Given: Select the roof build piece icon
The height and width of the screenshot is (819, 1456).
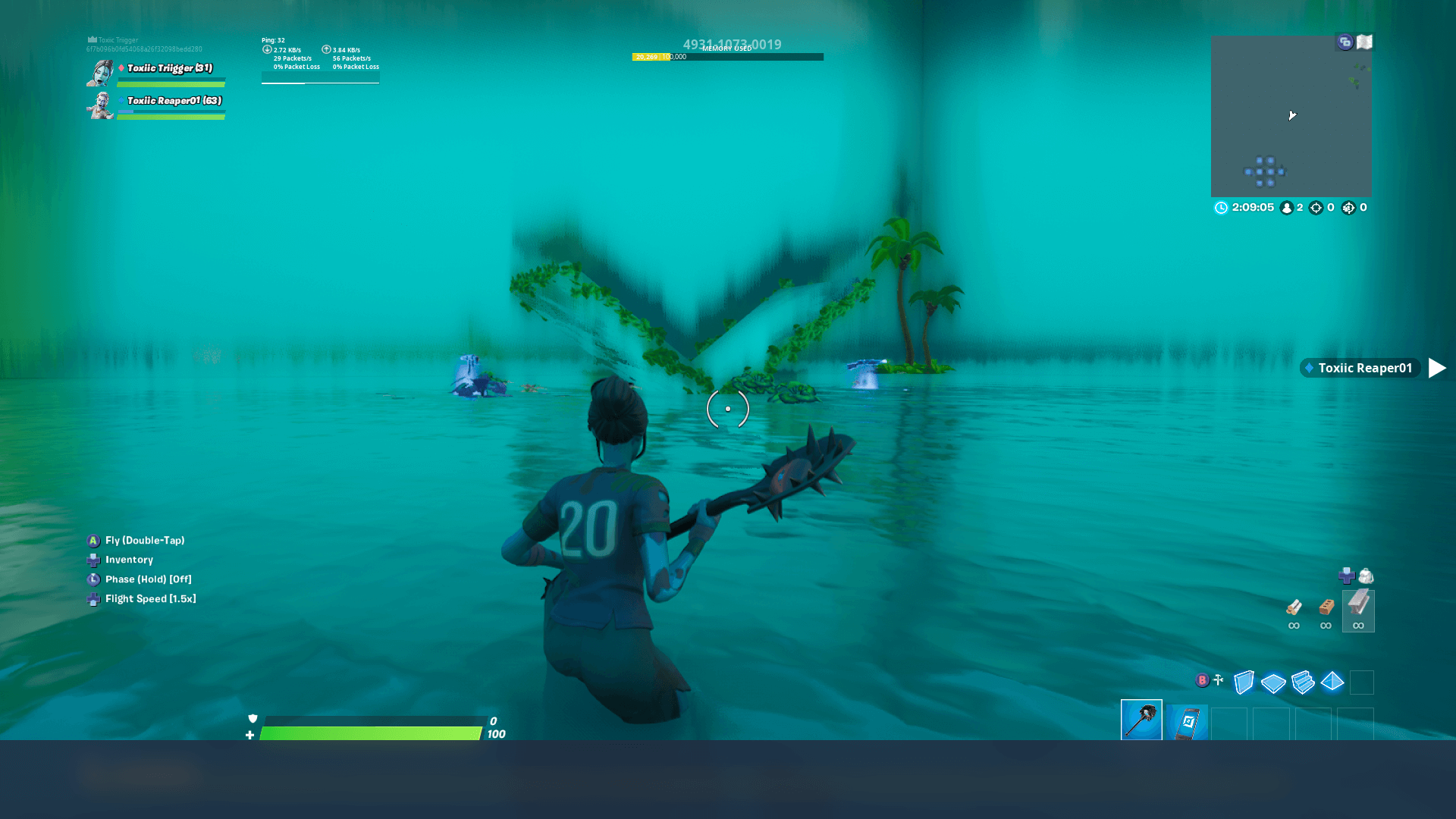Looking at the screenshot, I should pyautogui.click(x=1332, y=682).
